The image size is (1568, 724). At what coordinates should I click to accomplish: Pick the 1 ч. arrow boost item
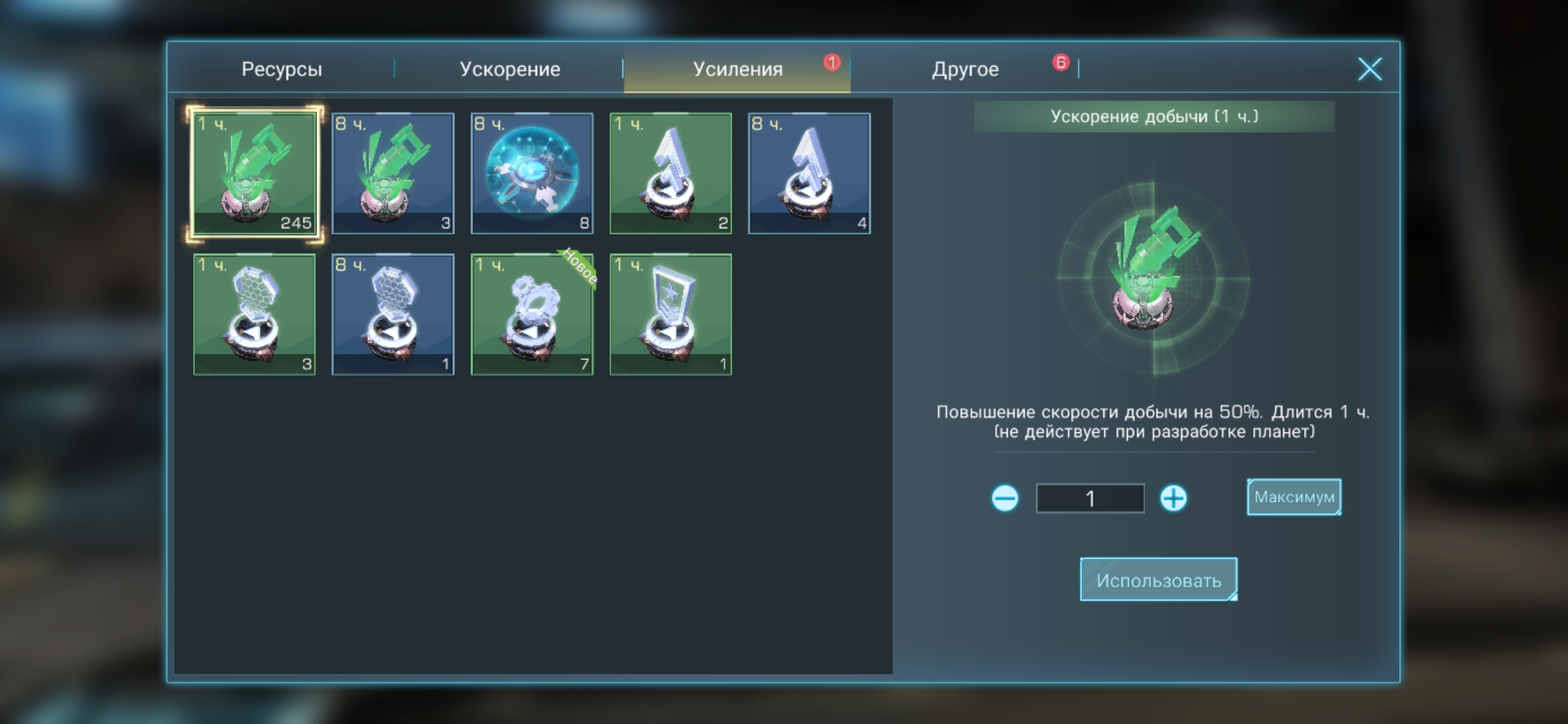click(671, 173)
